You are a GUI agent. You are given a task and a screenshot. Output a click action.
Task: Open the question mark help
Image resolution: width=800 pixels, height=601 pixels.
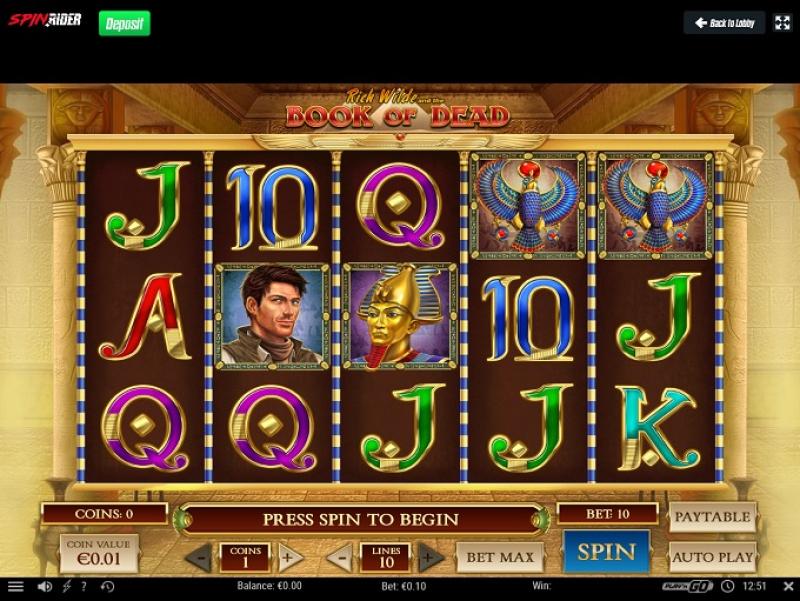tap(84, 586)
